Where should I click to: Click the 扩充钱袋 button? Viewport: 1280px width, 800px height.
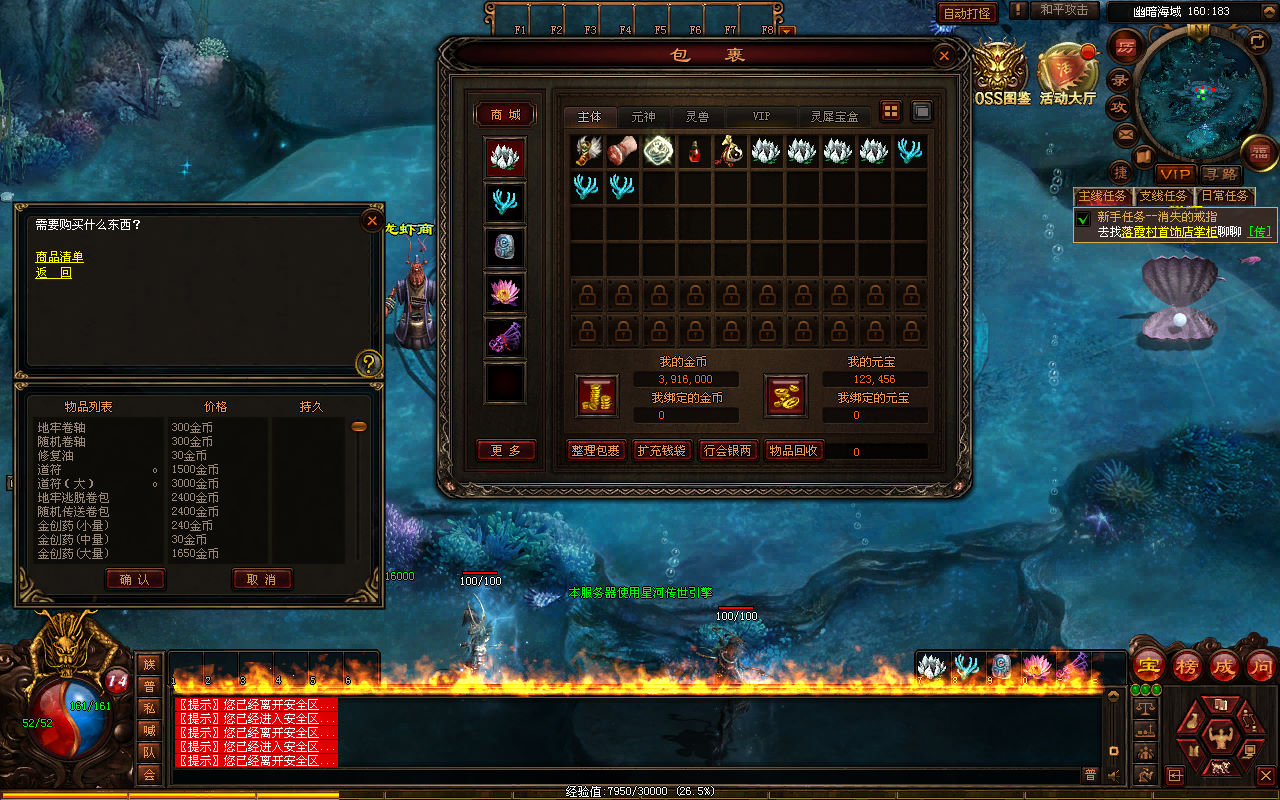tap(662, 451)
